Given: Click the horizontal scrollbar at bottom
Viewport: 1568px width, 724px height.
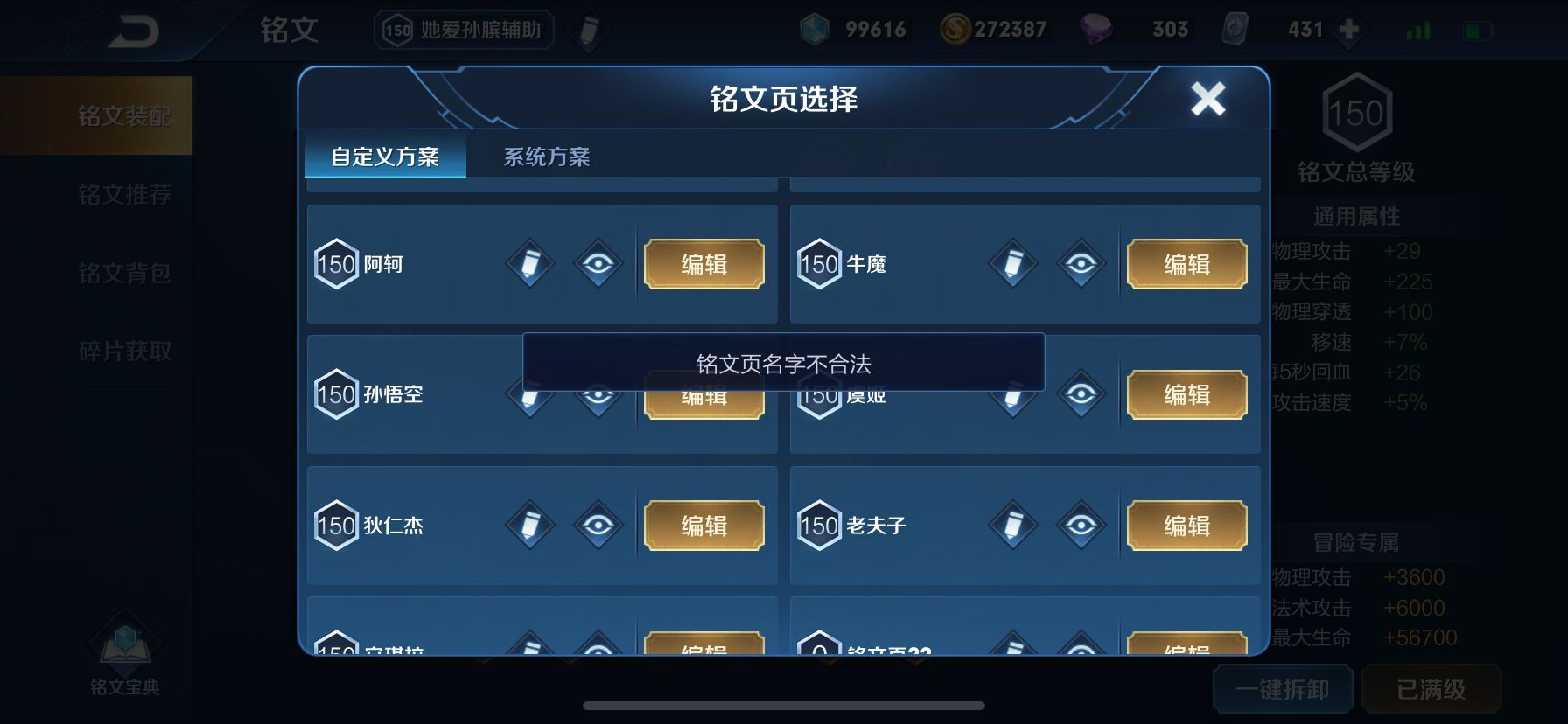Looking at the screenshot, I should pyautogui.click(x=783, y=705).
